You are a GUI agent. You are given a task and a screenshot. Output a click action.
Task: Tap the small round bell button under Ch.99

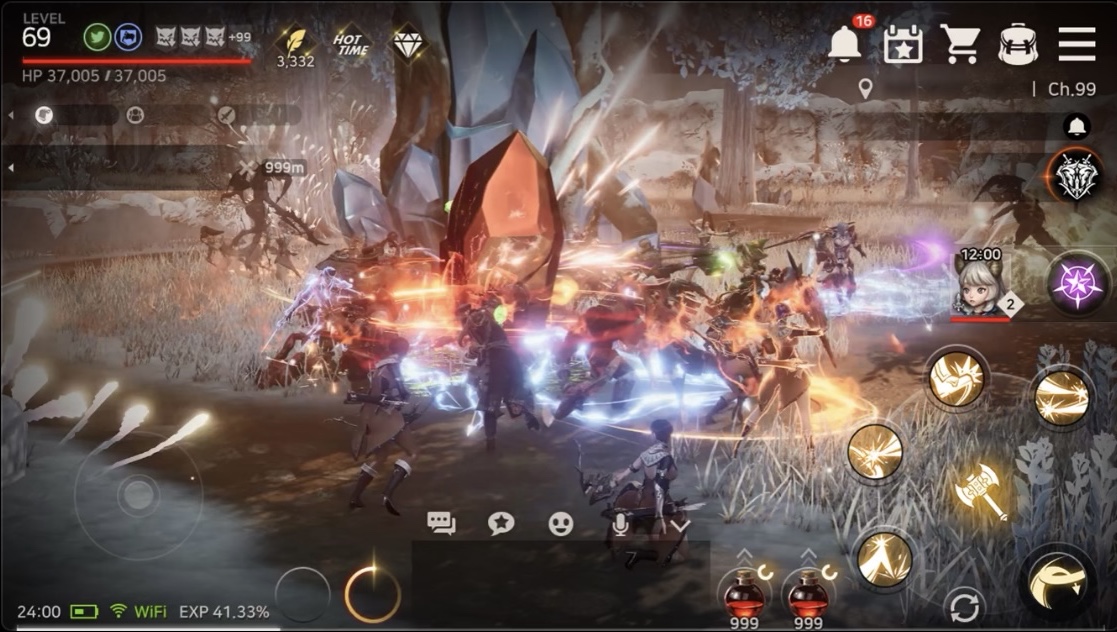pyautogui.click(x=1077, y=126)
